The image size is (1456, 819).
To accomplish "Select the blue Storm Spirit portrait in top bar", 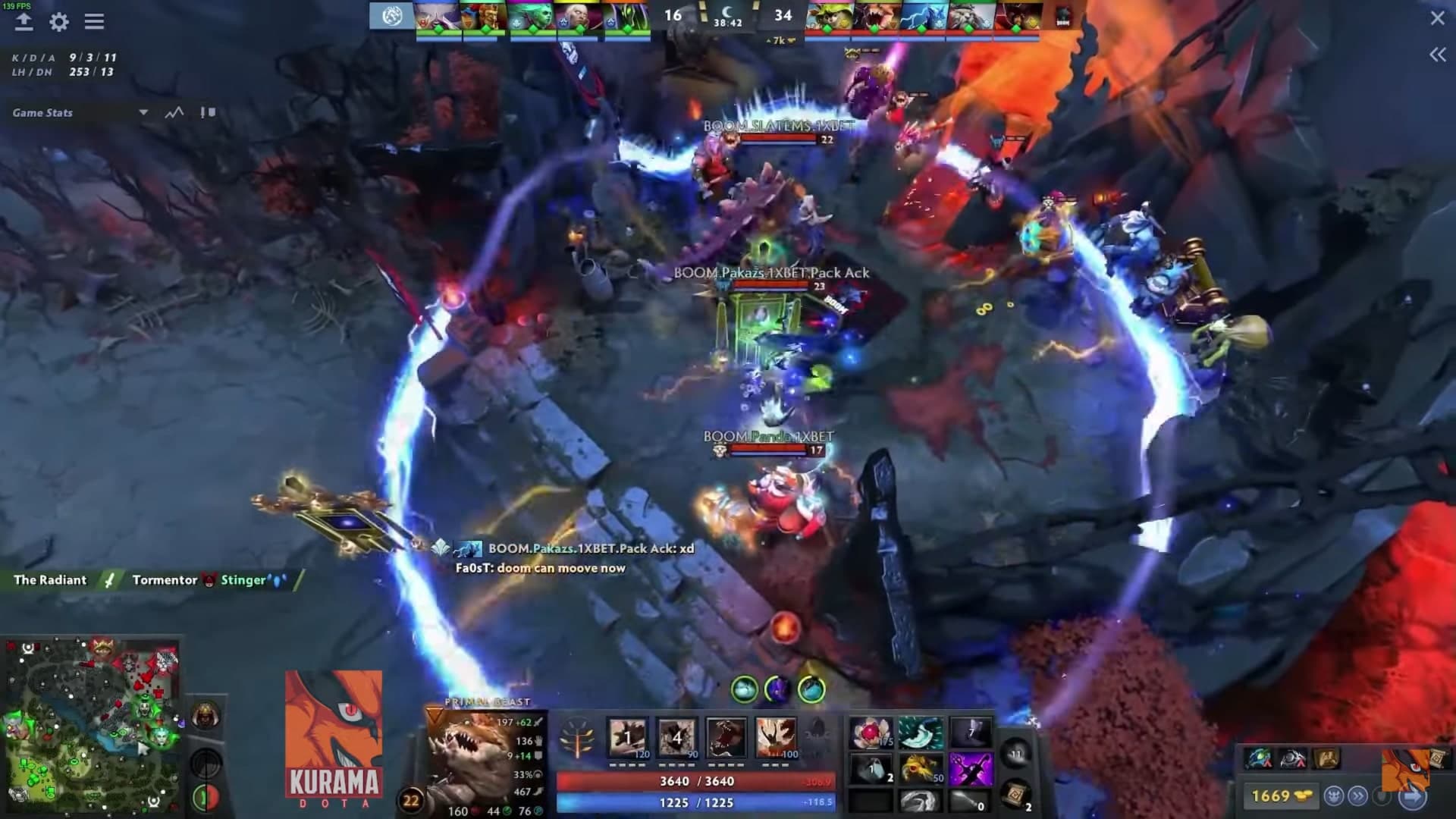I will coord(922,17).
